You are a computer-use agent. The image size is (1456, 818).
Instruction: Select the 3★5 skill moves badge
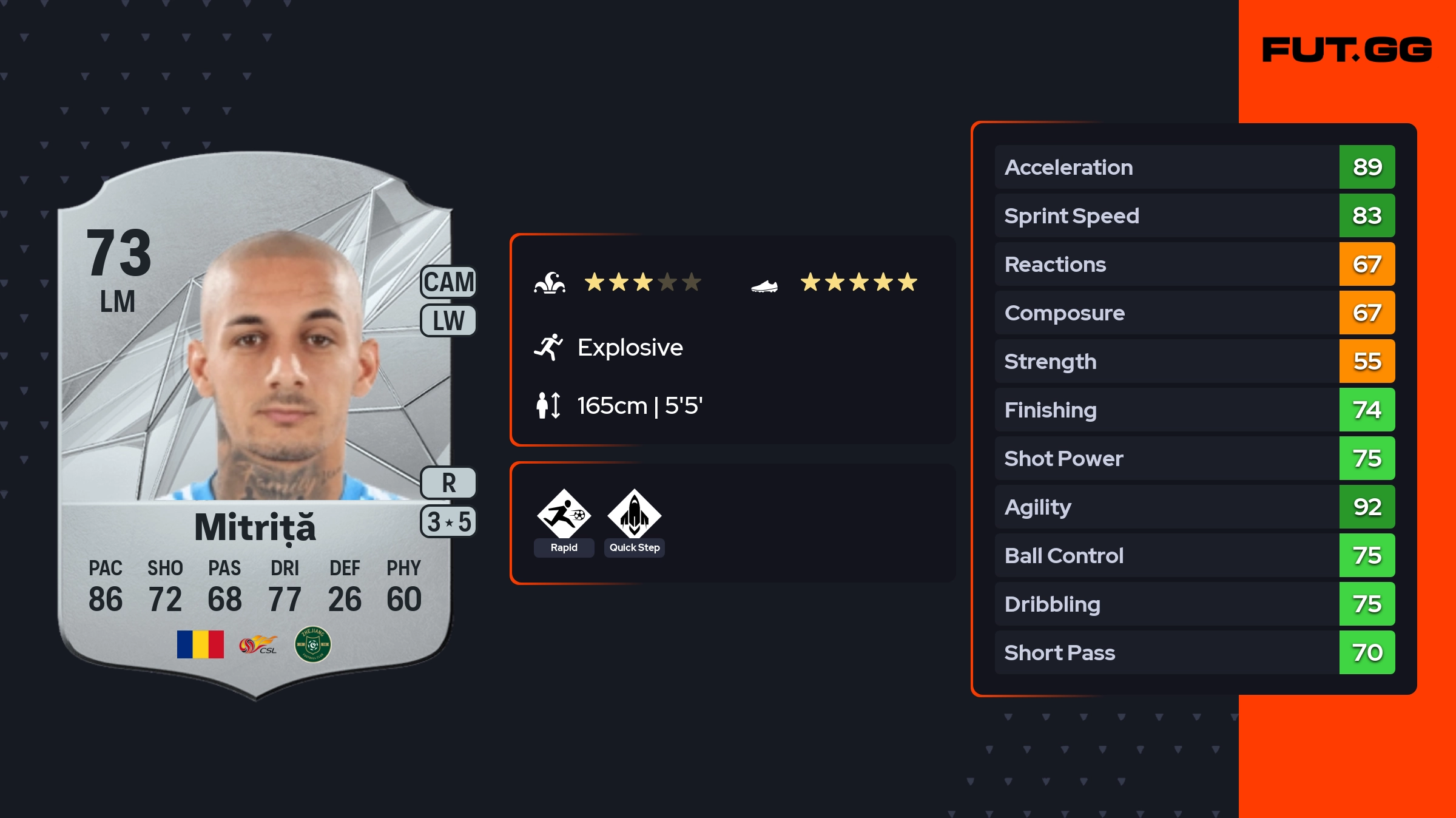tap(448, 522)
